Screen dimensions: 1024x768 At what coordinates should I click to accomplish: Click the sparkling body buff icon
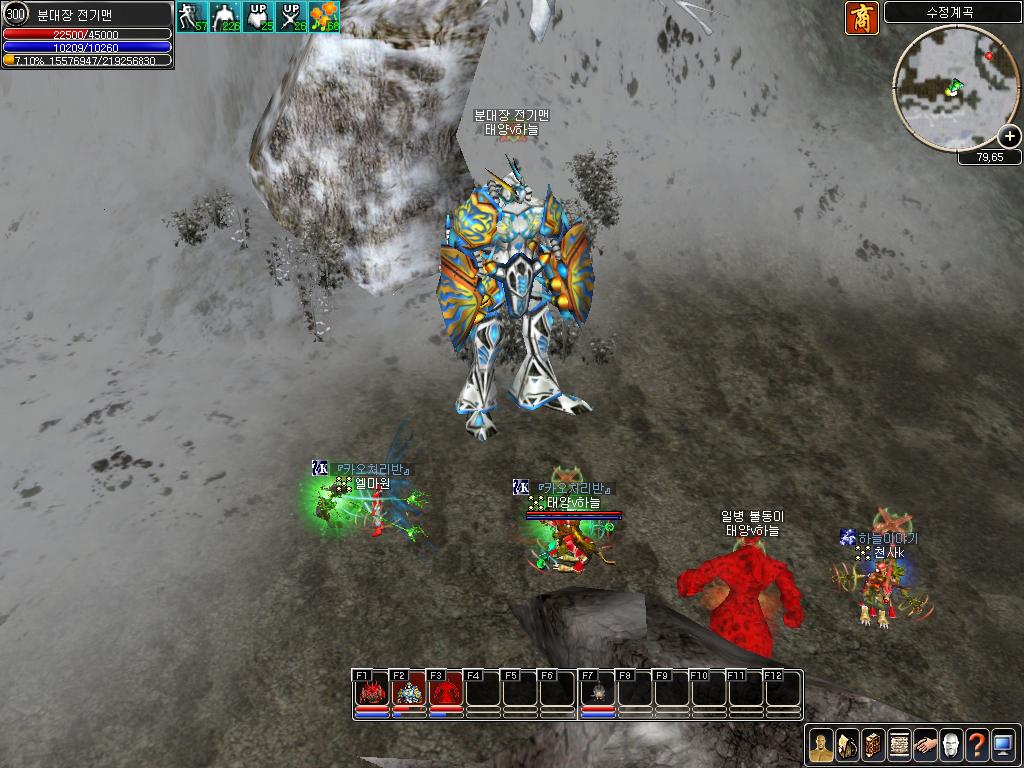click(225, 17)
